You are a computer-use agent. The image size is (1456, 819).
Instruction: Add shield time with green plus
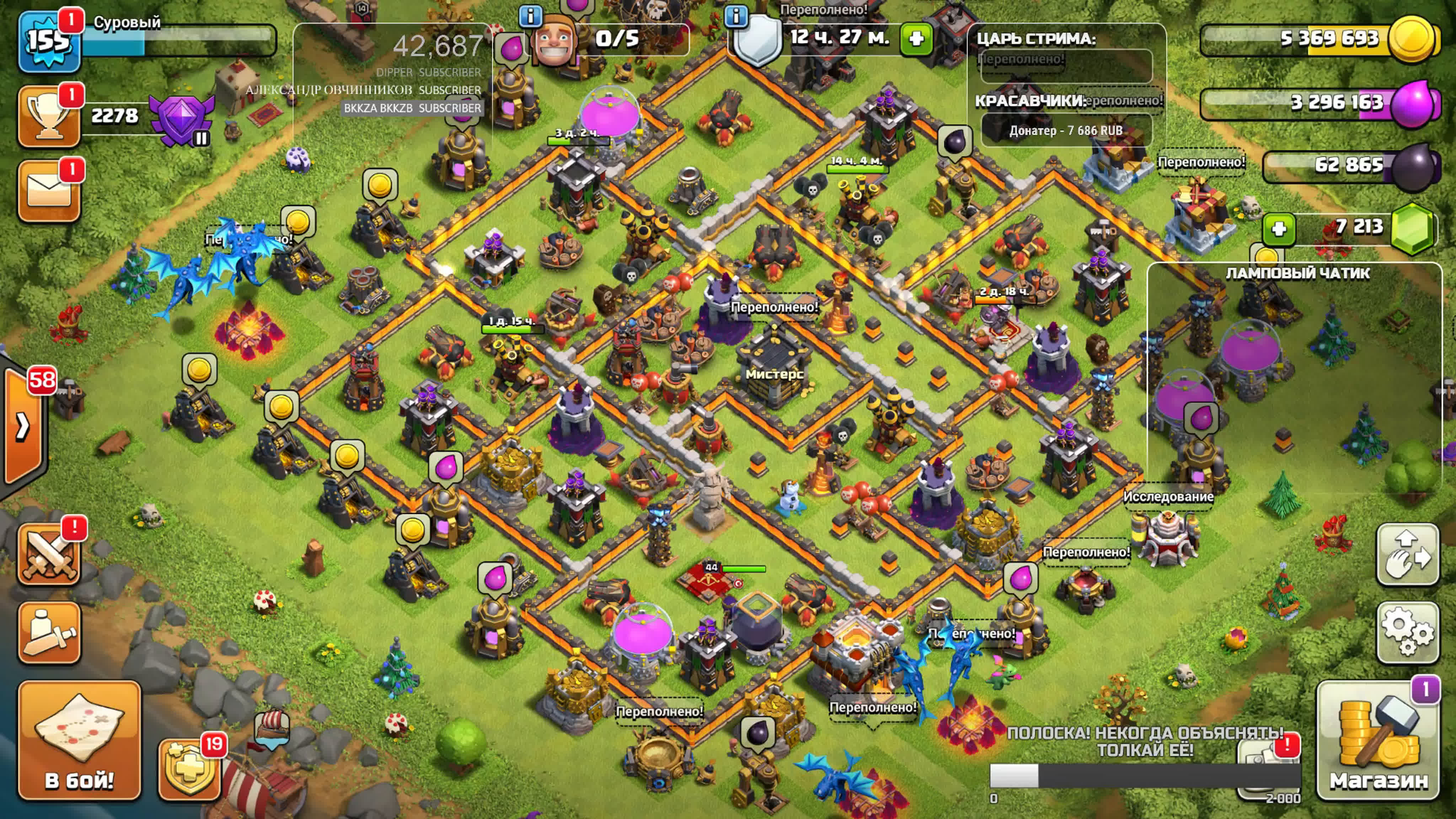tap(916, 38)
